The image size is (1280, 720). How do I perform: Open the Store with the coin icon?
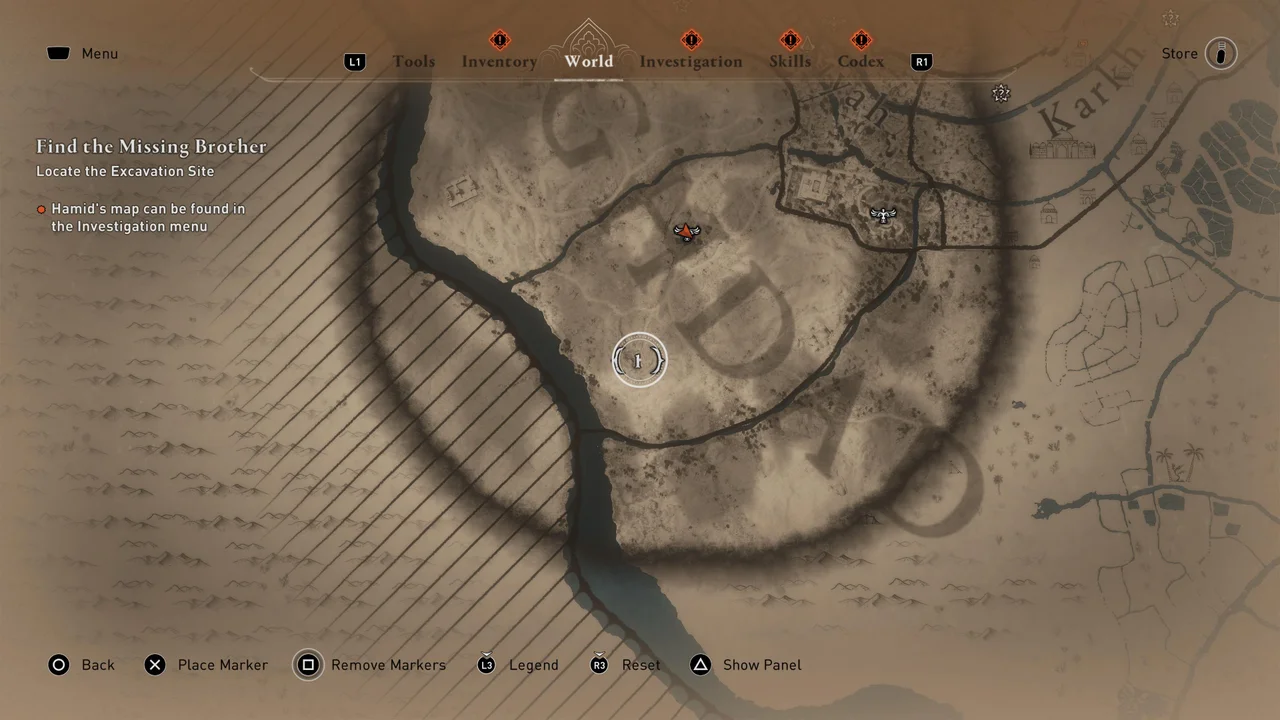1220,53
